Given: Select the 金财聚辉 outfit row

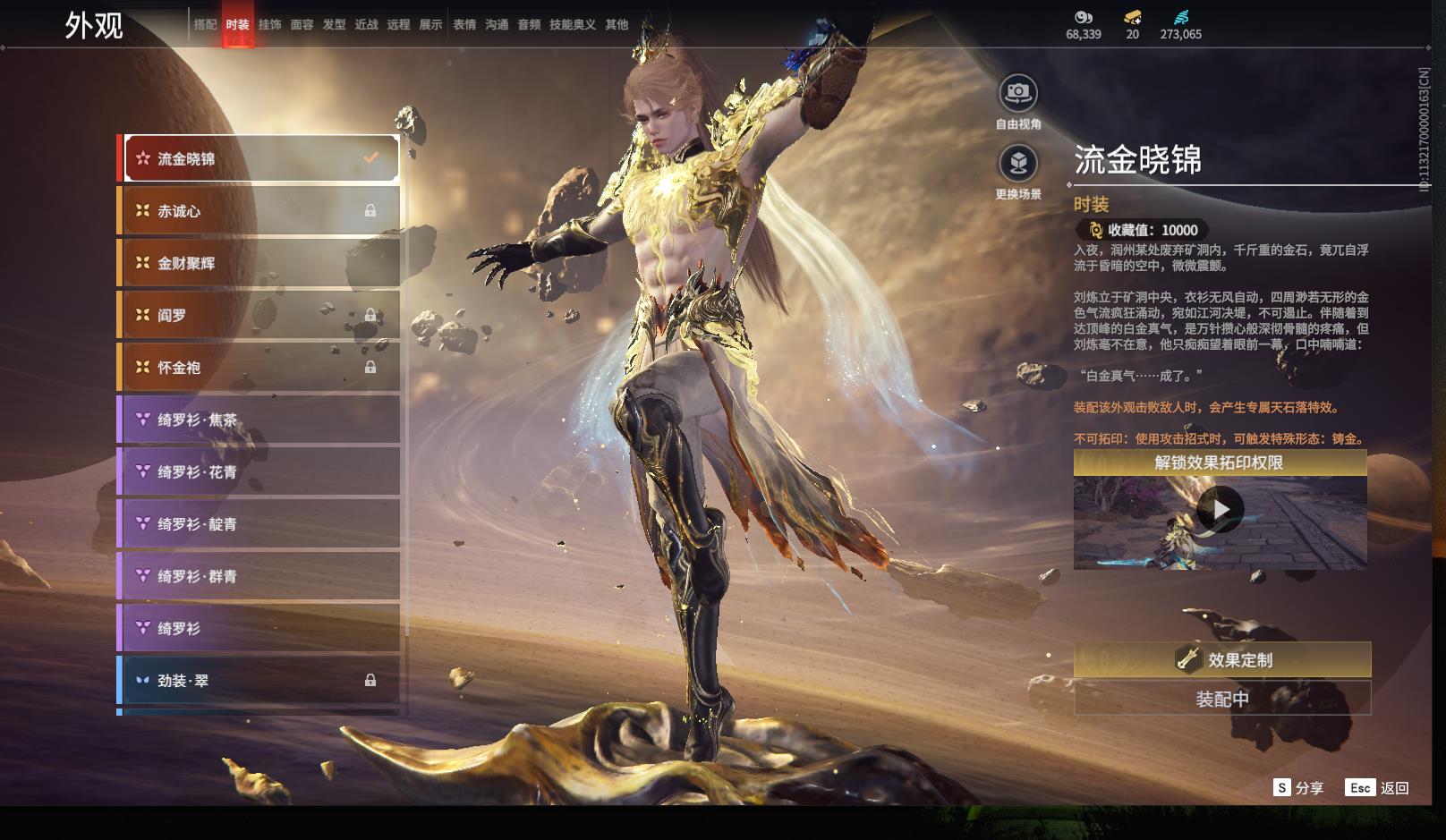Looking at the screenshot, I should click(259, 263).
